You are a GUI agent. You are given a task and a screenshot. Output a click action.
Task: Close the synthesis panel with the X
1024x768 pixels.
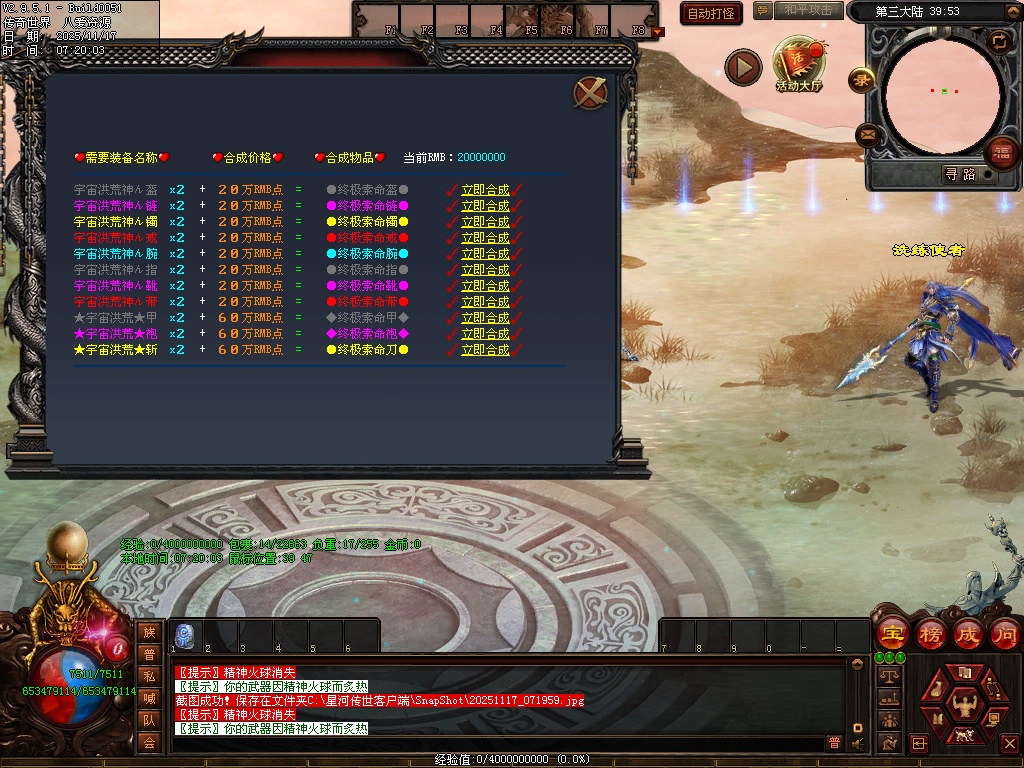pyautogui.click(x=590, y=93)
